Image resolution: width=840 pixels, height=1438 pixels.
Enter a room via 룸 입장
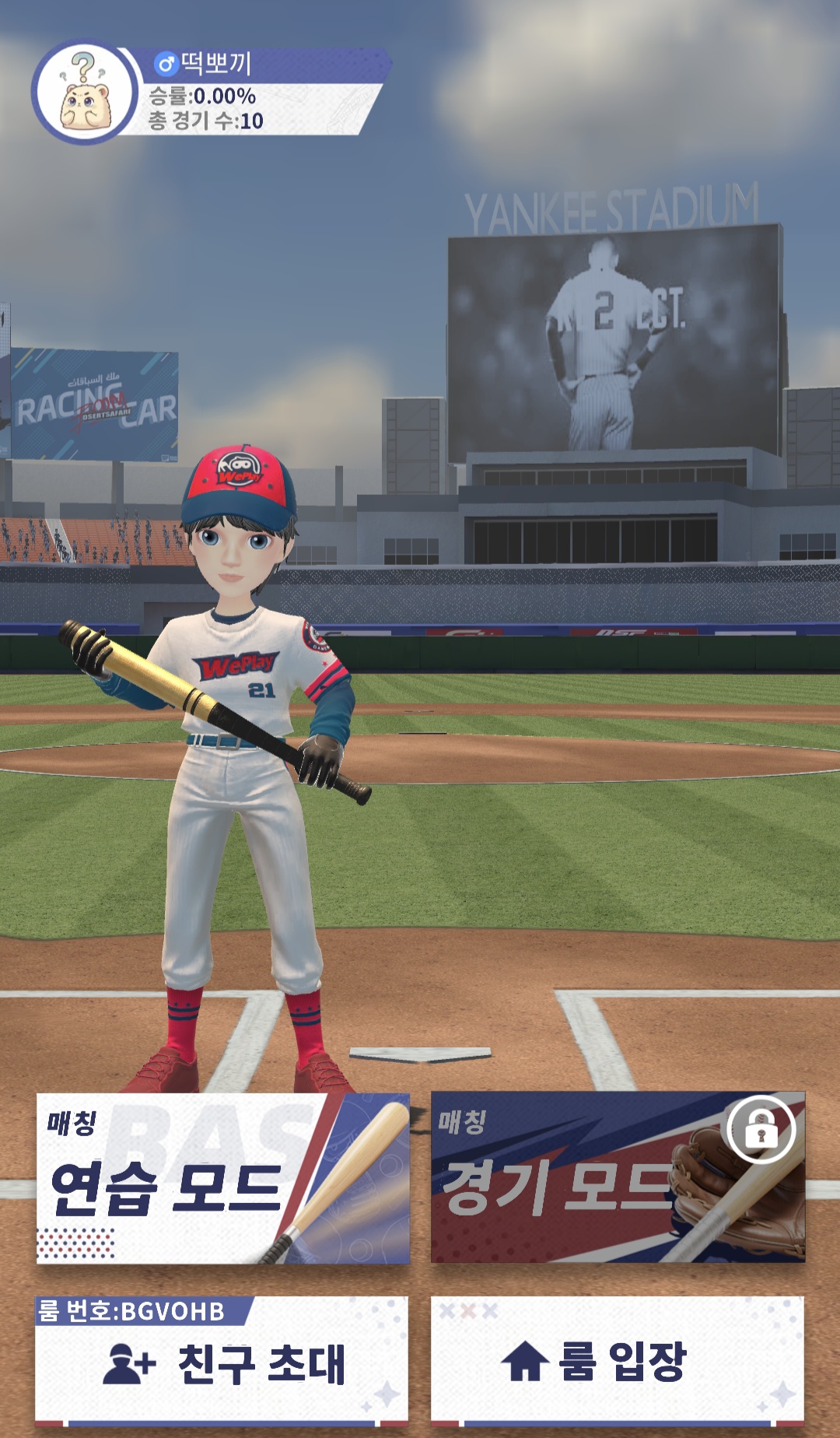tap(618, 1362)
